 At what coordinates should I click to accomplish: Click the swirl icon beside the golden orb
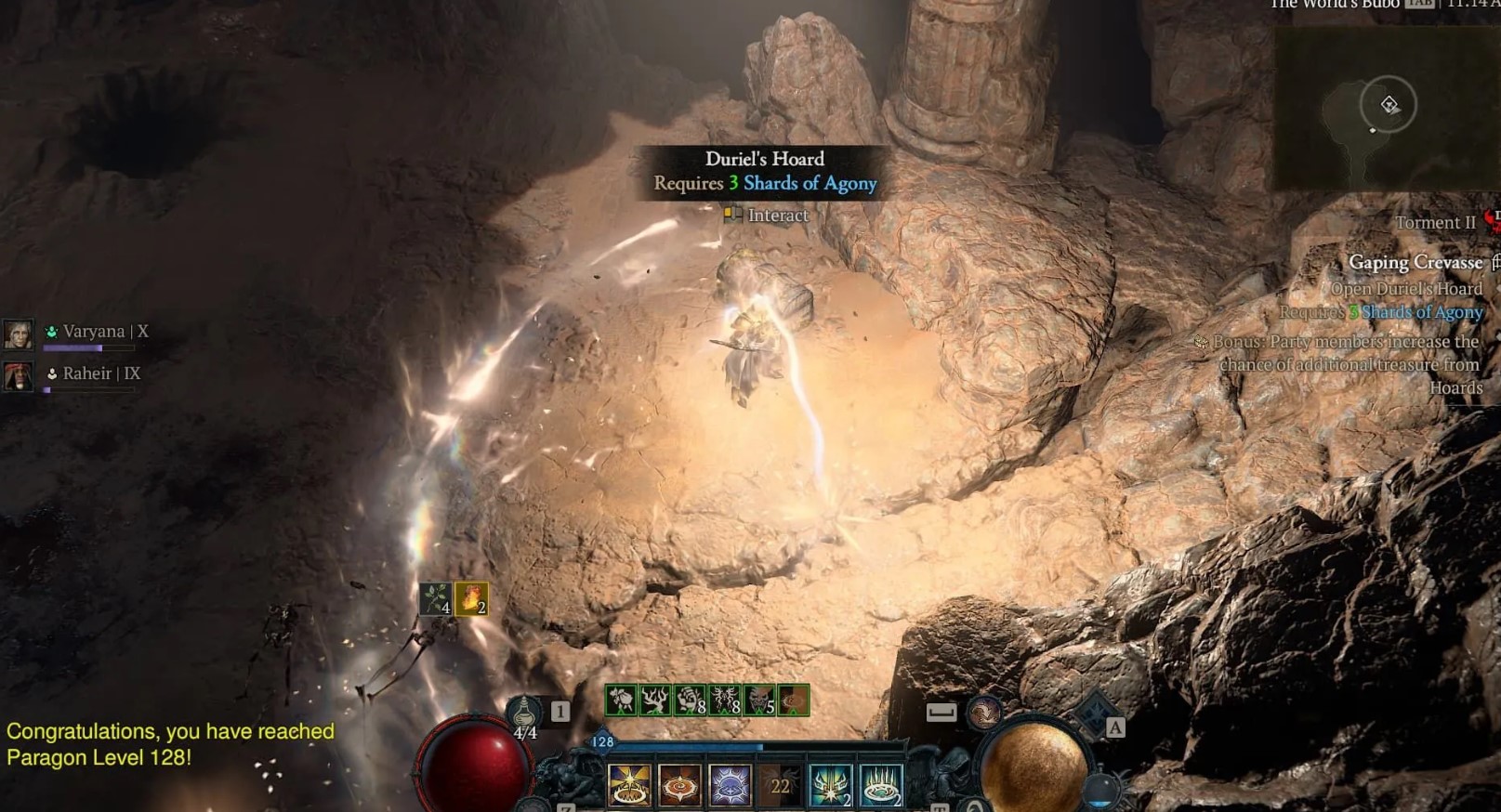coord(984,713)
